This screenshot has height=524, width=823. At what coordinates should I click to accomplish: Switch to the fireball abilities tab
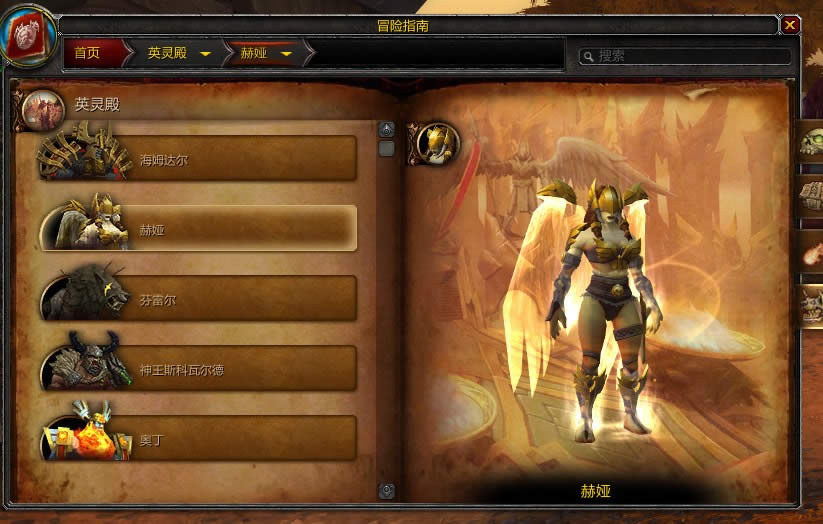click(811, 251)
